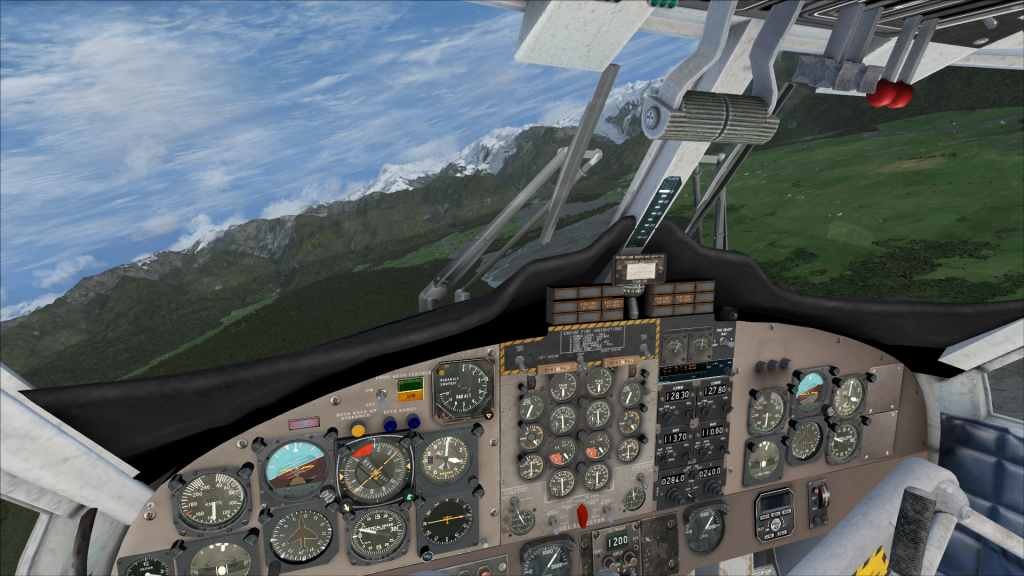Click the NAV radio showing 113.70

(677, 438)
